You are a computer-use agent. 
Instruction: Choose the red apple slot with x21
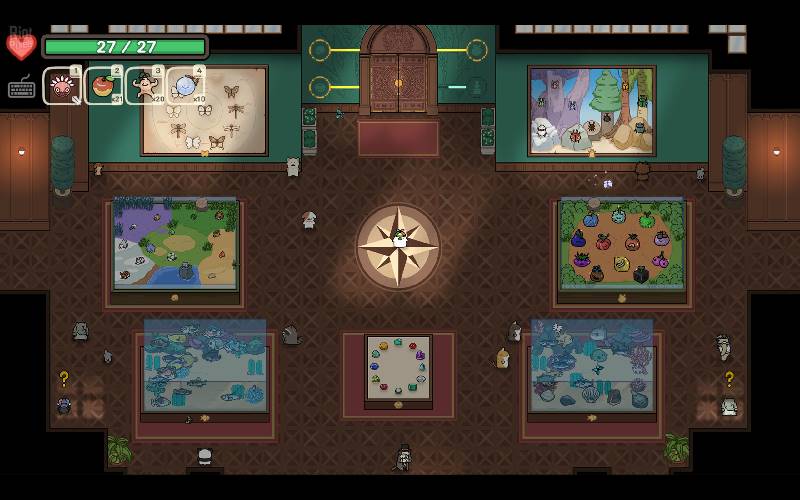103,86
